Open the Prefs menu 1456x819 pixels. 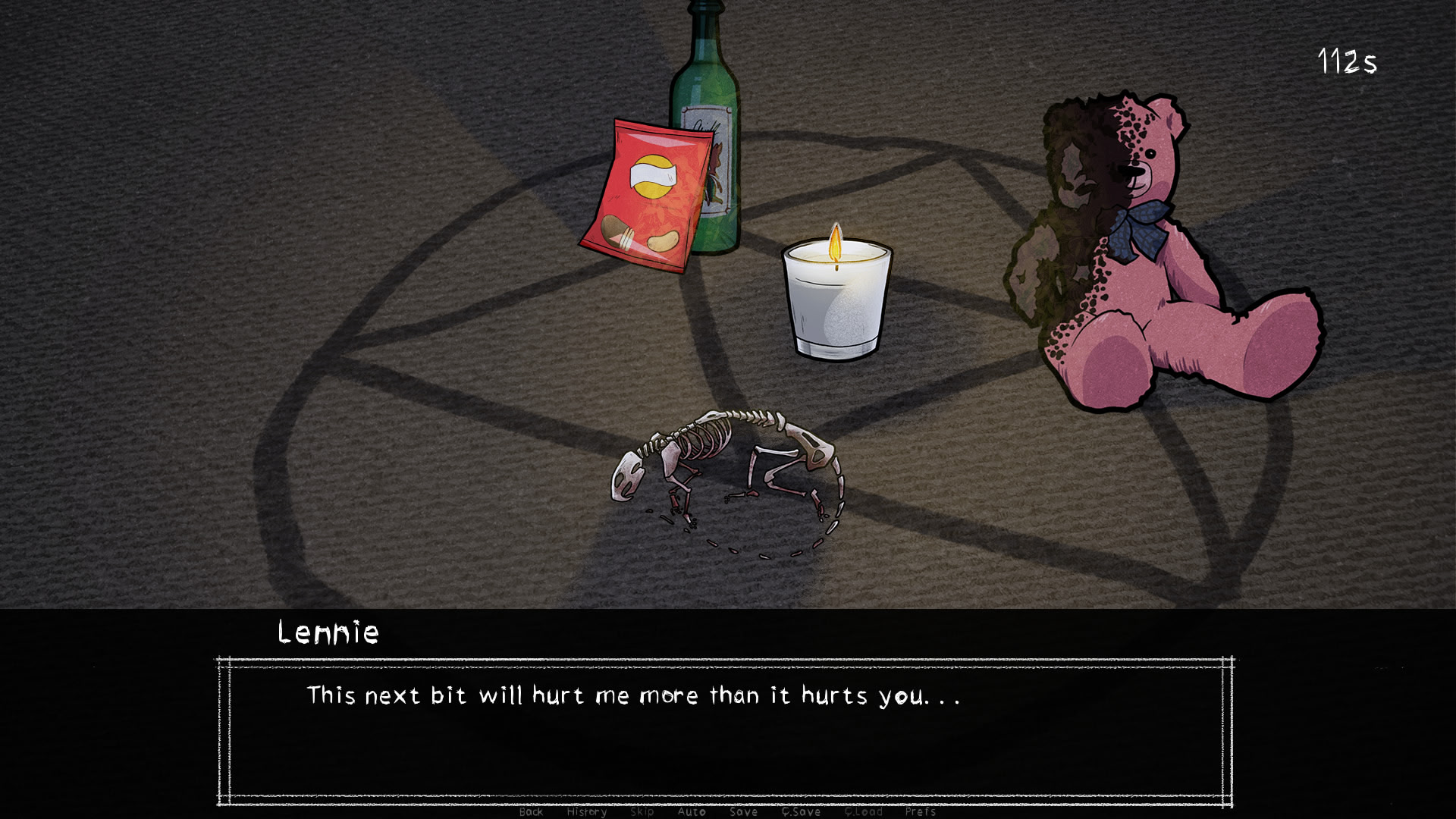click(920, 811)
